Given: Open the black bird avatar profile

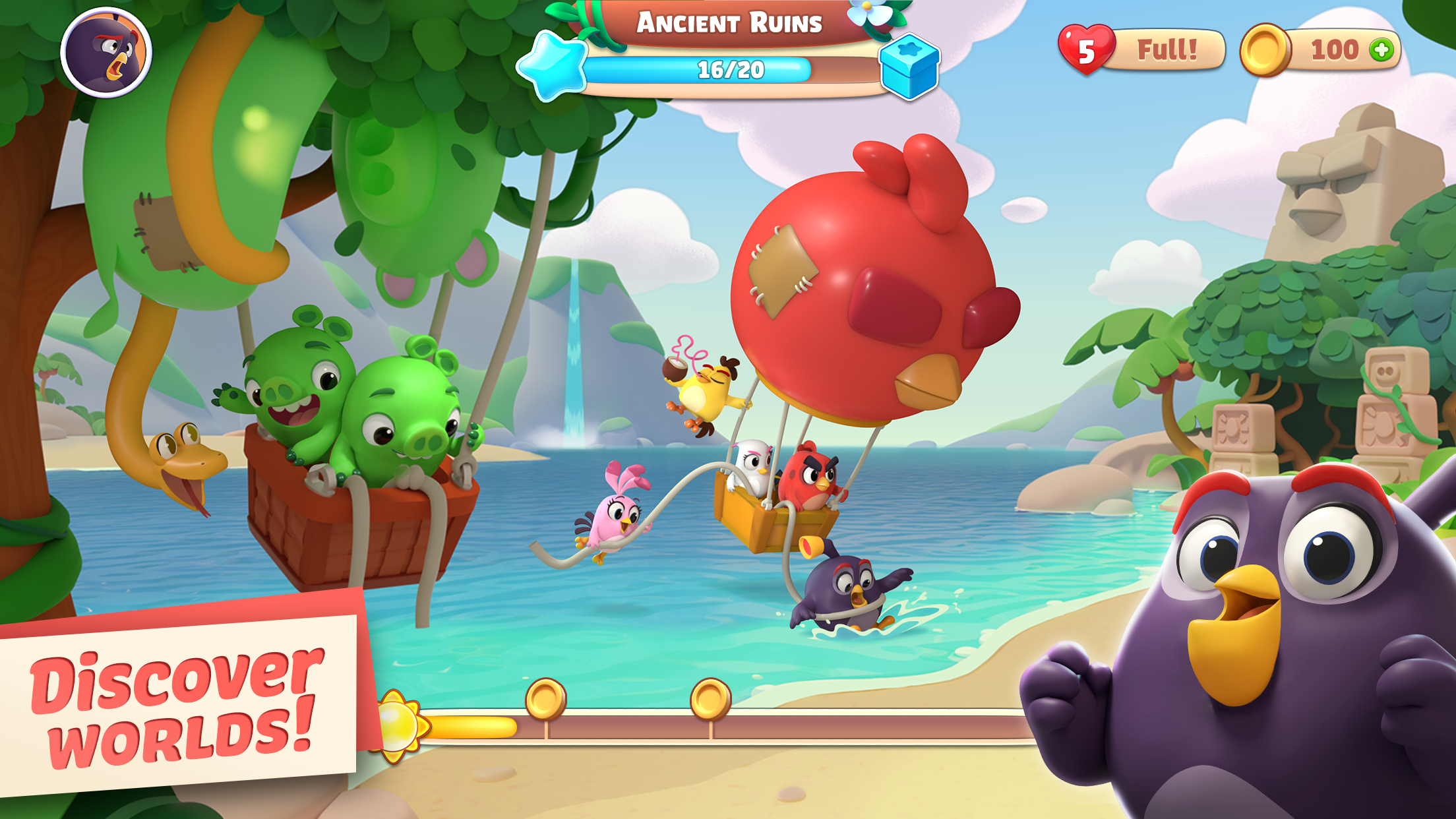Looking at the screenshot, I should tap(107, 54).
